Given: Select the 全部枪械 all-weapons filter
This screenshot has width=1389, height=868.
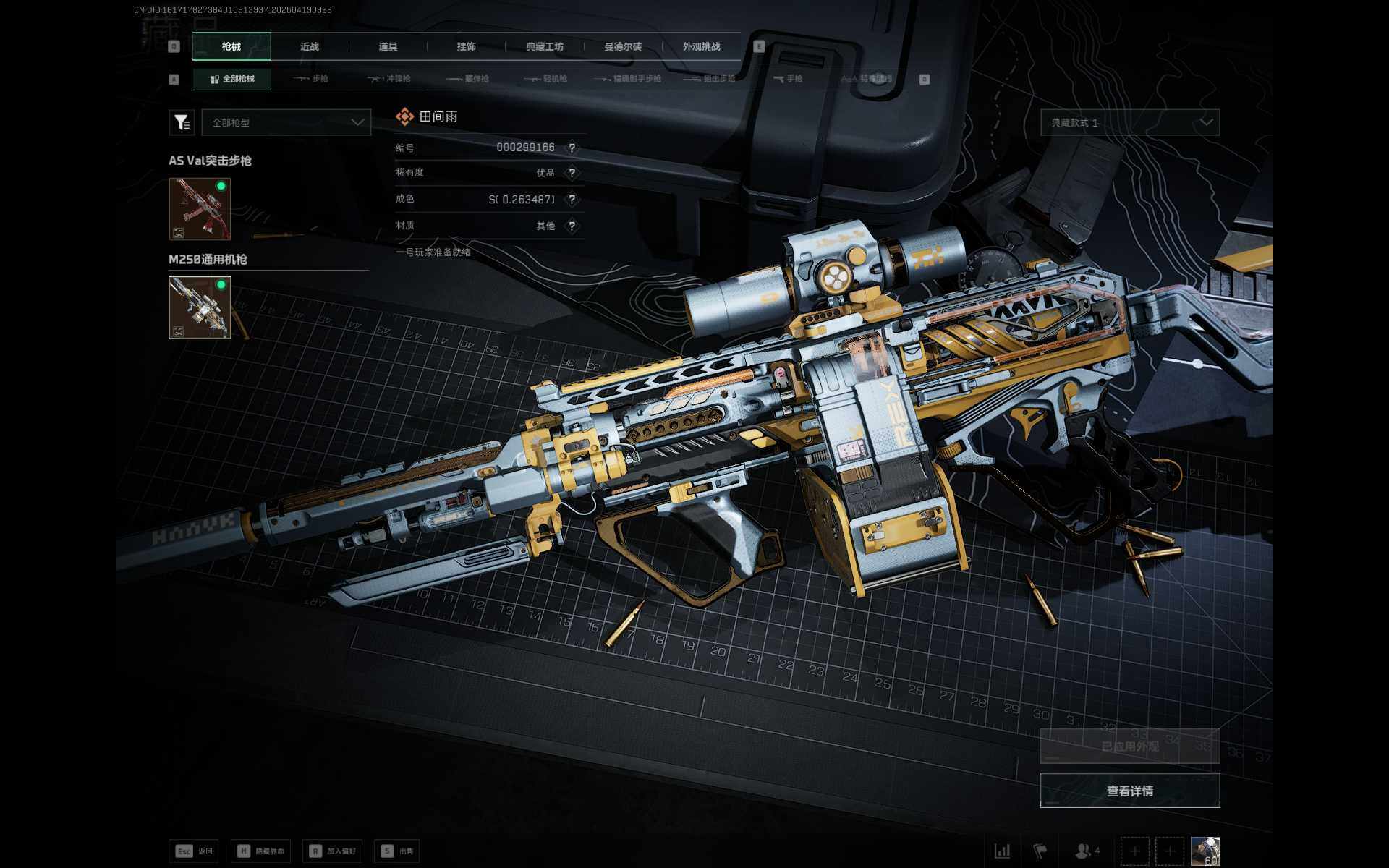Looking at the screenshot, I should (232, 79).
